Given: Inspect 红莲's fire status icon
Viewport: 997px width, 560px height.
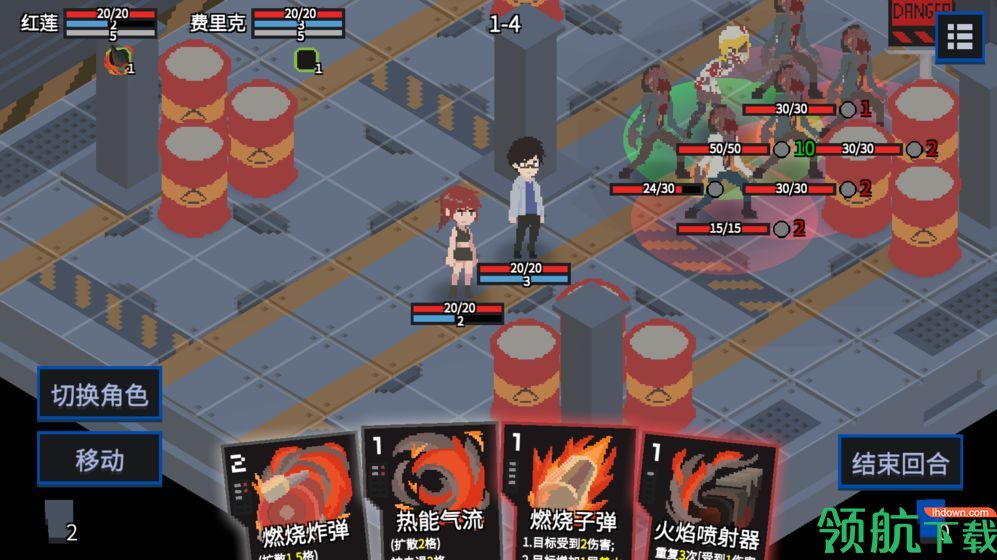Looking at the screenshot, I should click(x=118, y=61).
